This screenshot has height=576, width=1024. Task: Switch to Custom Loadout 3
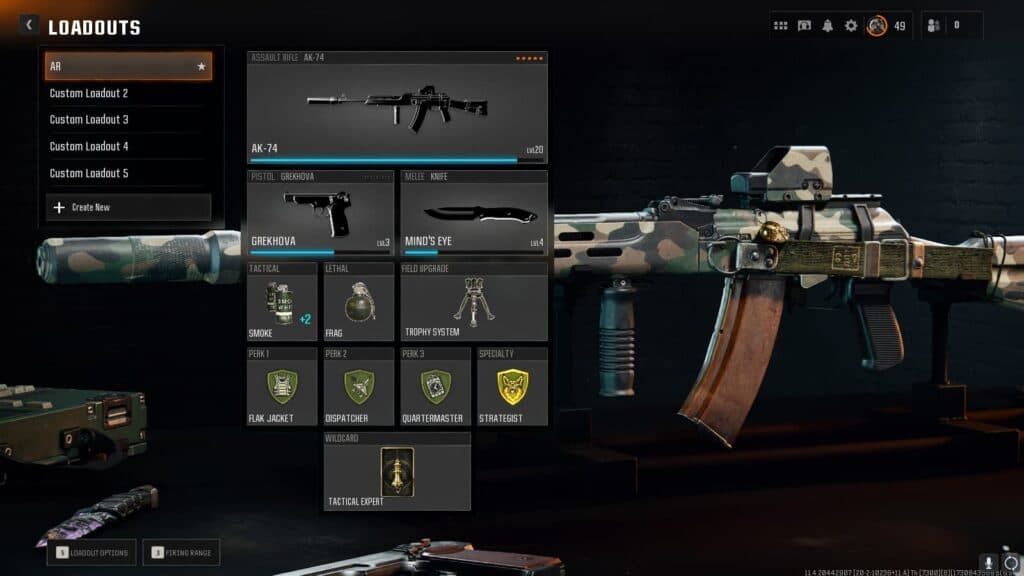pos(128,119)
